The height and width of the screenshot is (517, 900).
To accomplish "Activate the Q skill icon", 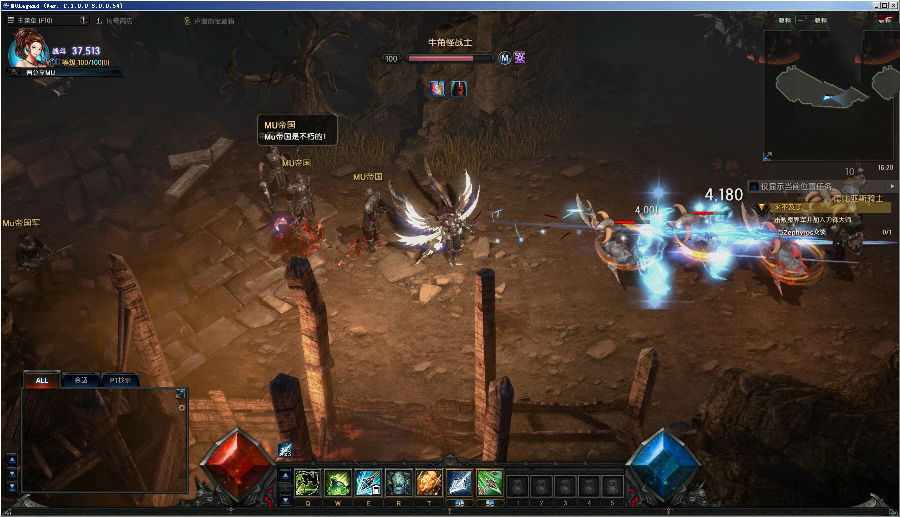I will (307, 482).
